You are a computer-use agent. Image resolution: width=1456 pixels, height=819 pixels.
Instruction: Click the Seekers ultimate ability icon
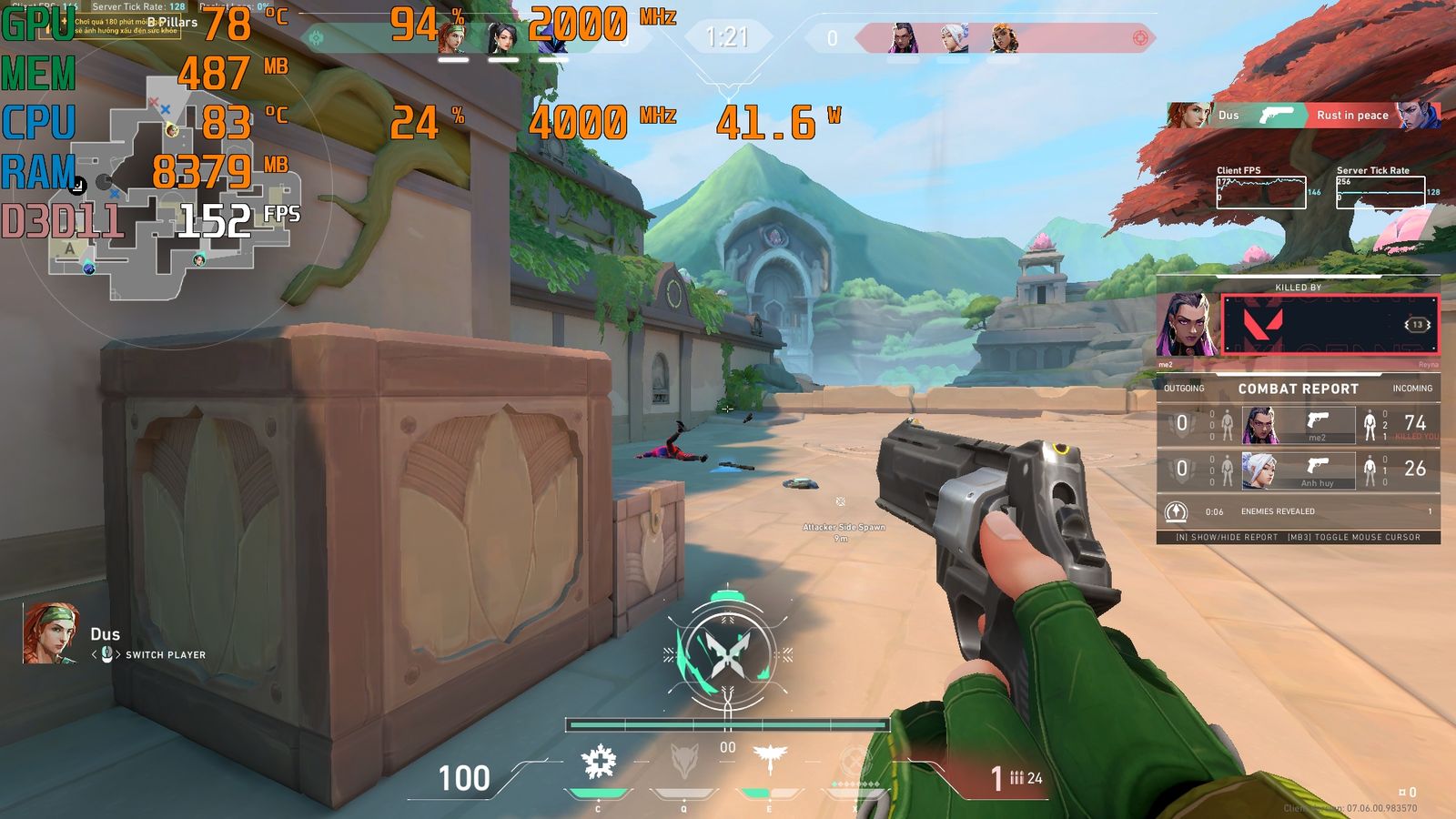(854, 763)
